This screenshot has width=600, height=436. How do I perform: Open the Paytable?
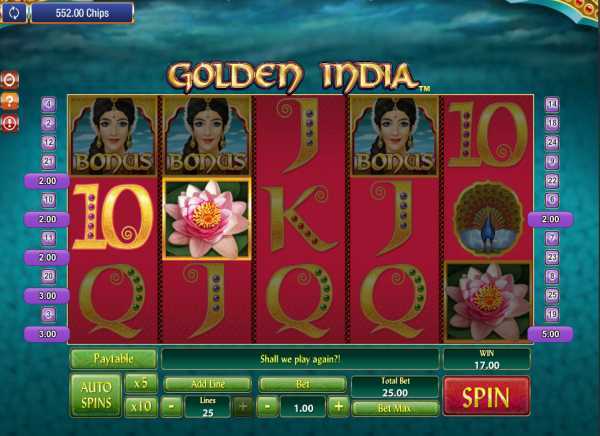[113, 358]
